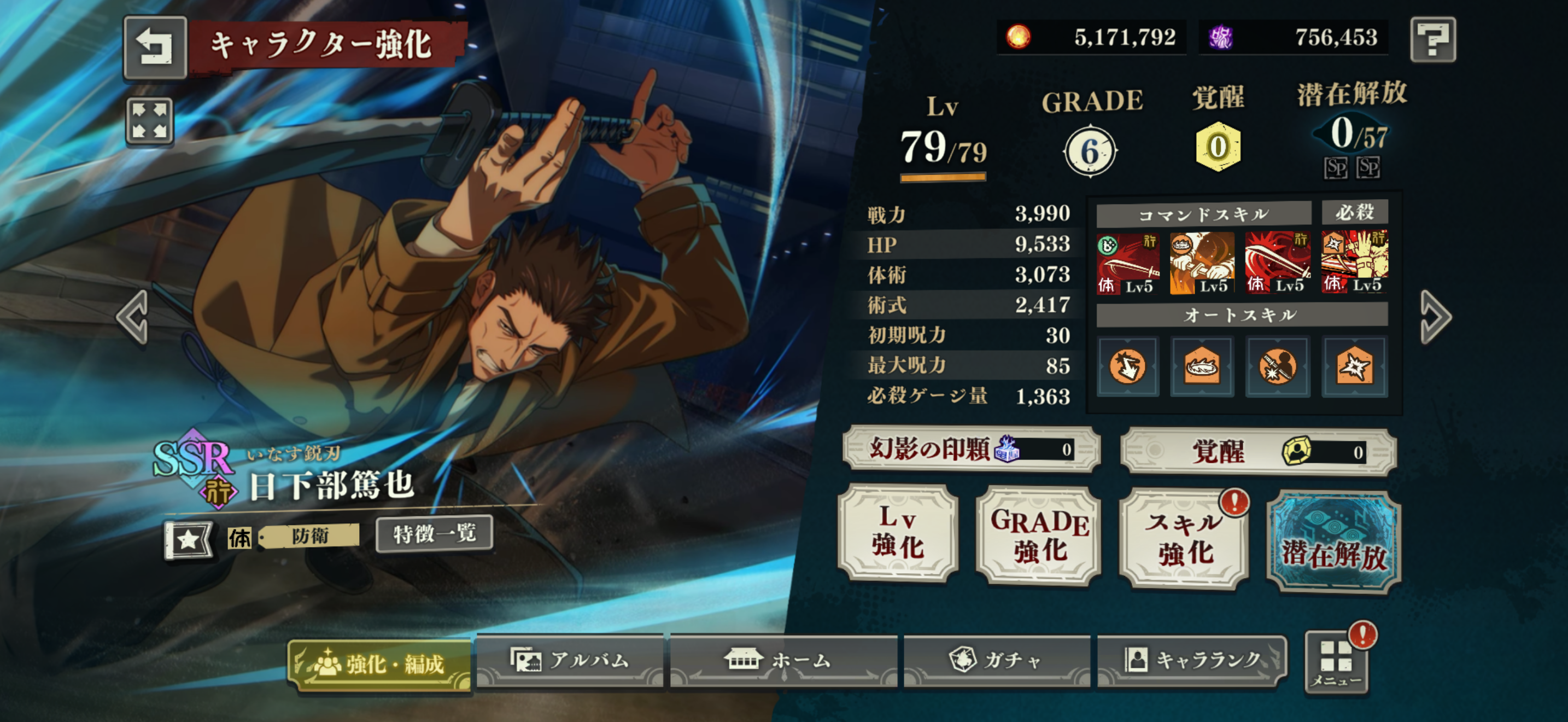1568x722 pixels.
Task: Open スキル強化 skill enhancement
Action: point(1183,539)
